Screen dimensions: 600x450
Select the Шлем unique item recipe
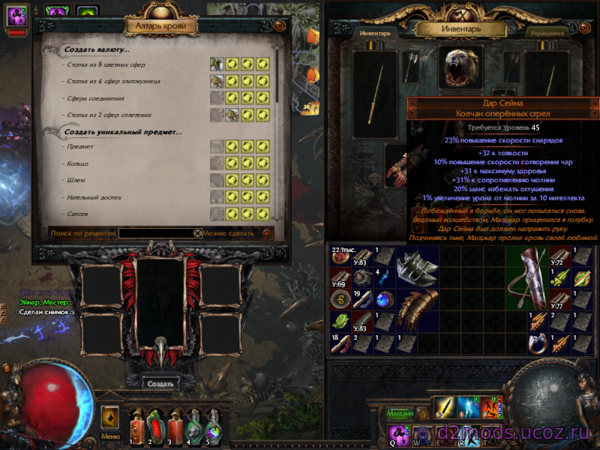(x=76, y=180)
